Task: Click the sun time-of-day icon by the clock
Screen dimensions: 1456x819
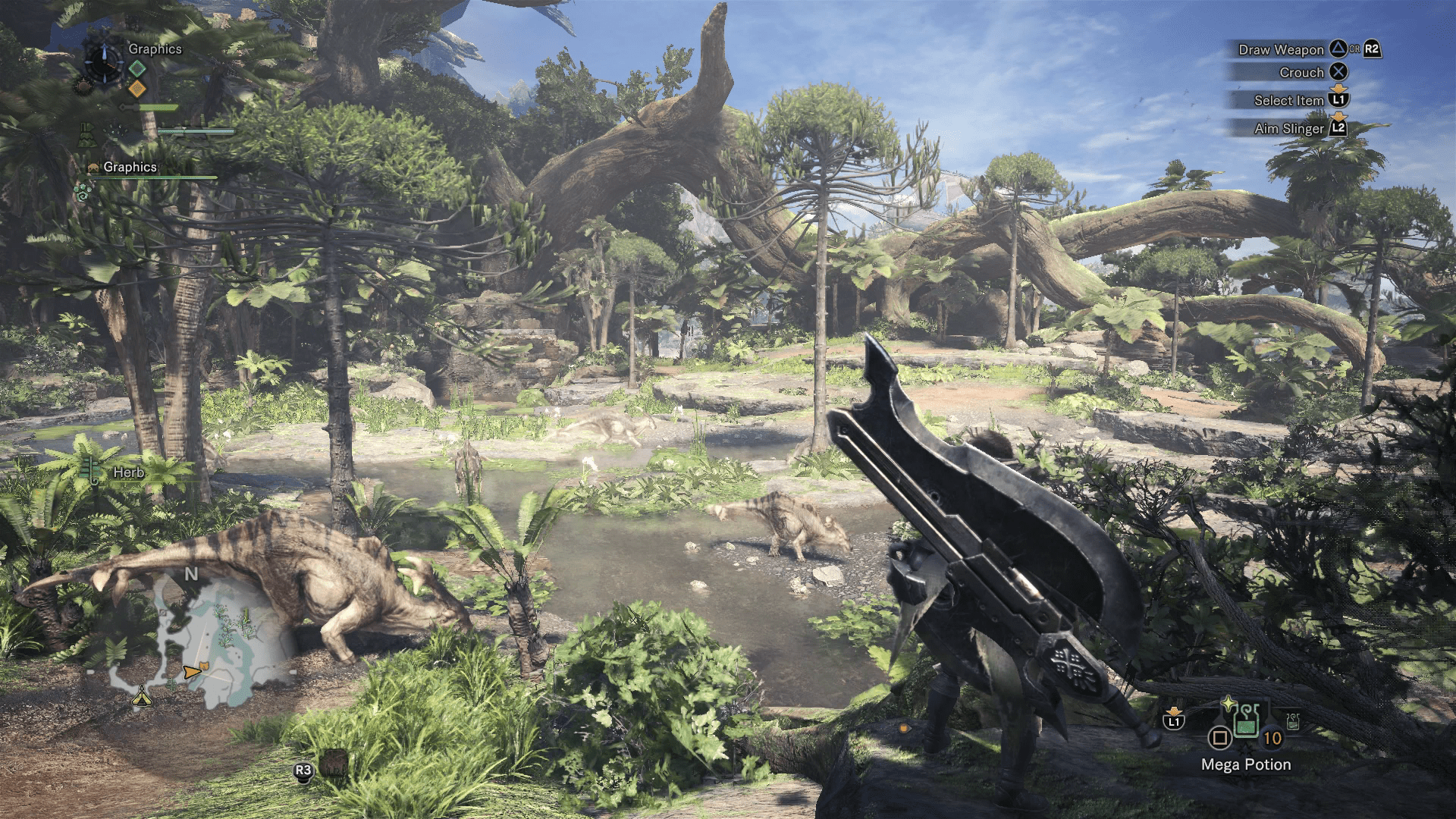Action: [83, 86]
